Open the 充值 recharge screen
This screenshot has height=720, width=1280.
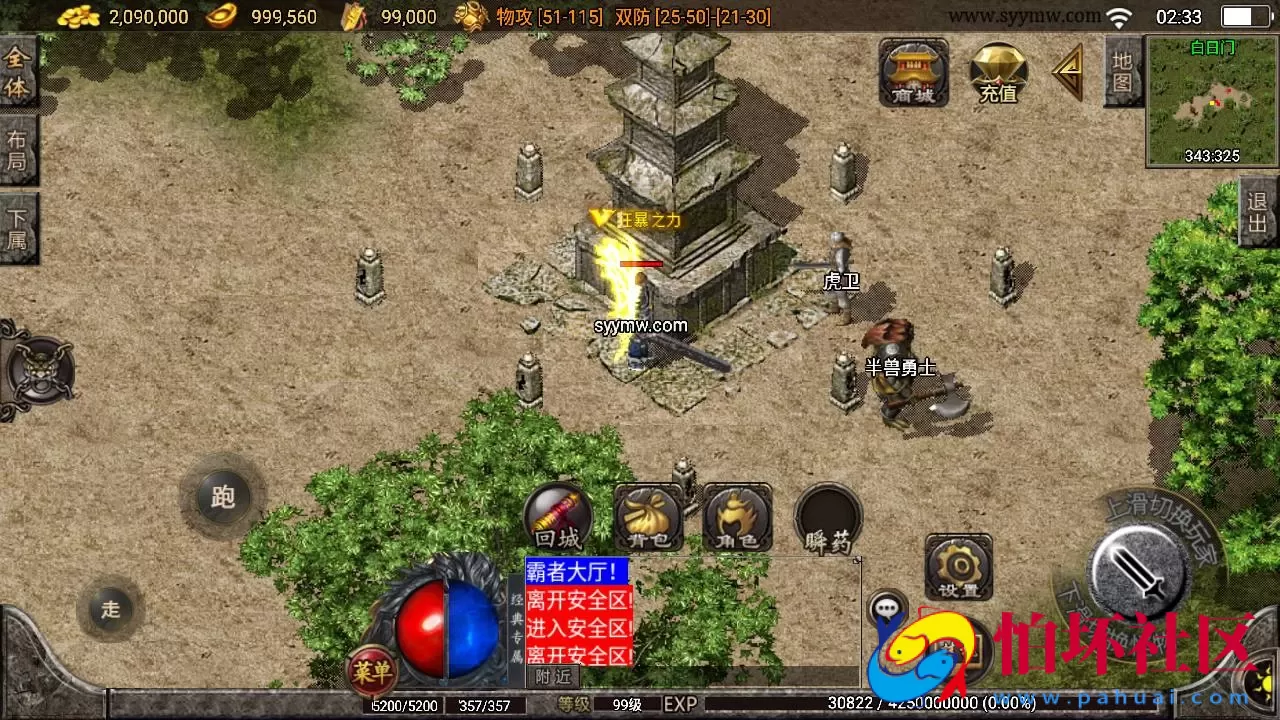[x=997, y=74]
